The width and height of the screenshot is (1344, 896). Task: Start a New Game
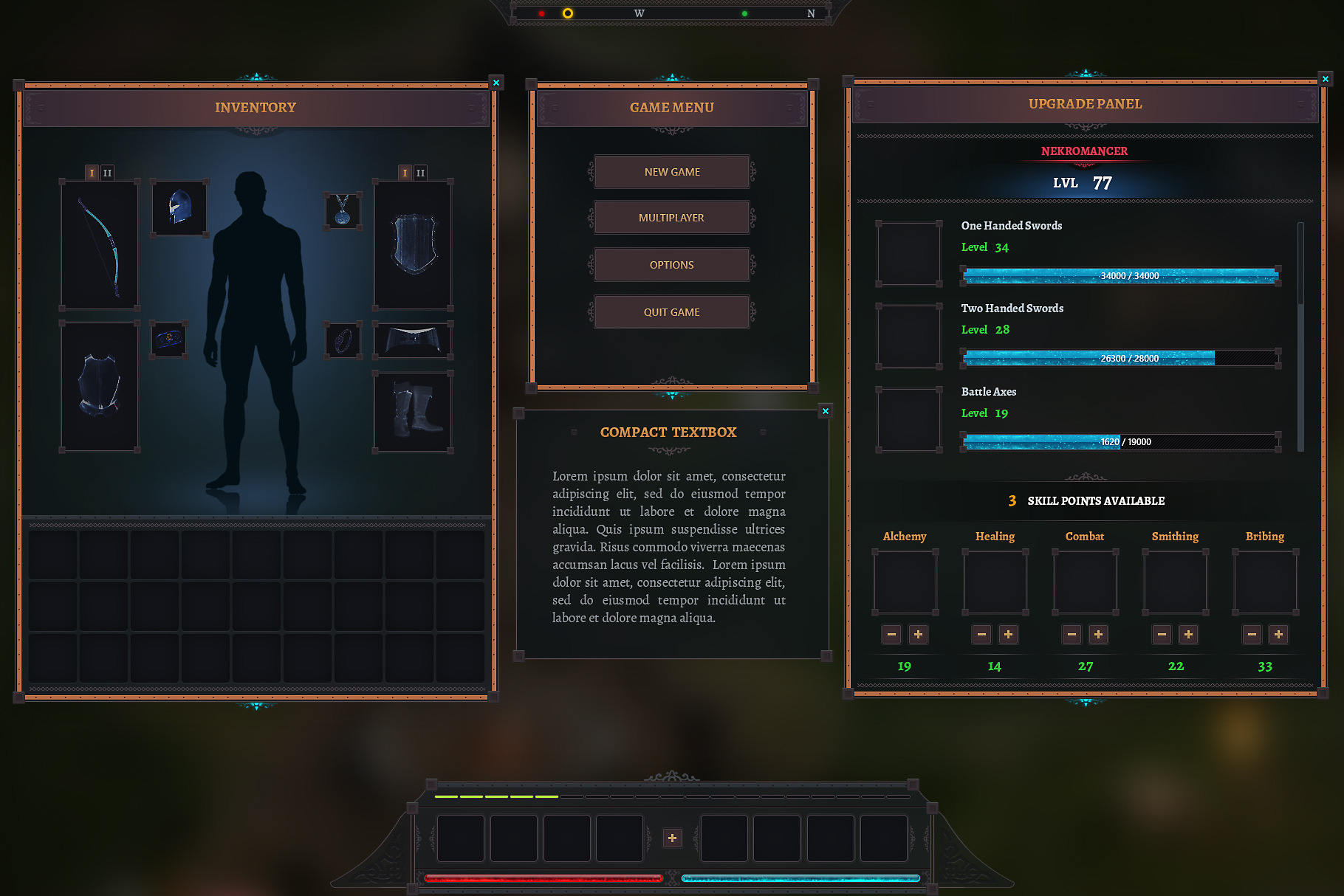pyautogui.click(x=671, y=172)
